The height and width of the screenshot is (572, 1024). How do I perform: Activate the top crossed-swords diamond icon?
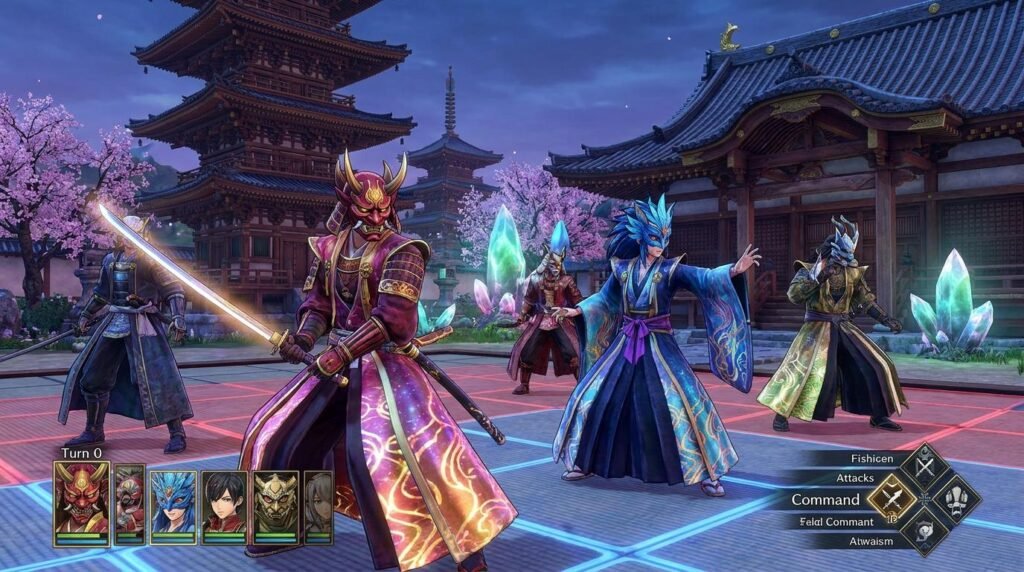pyautogui.click(x=923, y=467)
